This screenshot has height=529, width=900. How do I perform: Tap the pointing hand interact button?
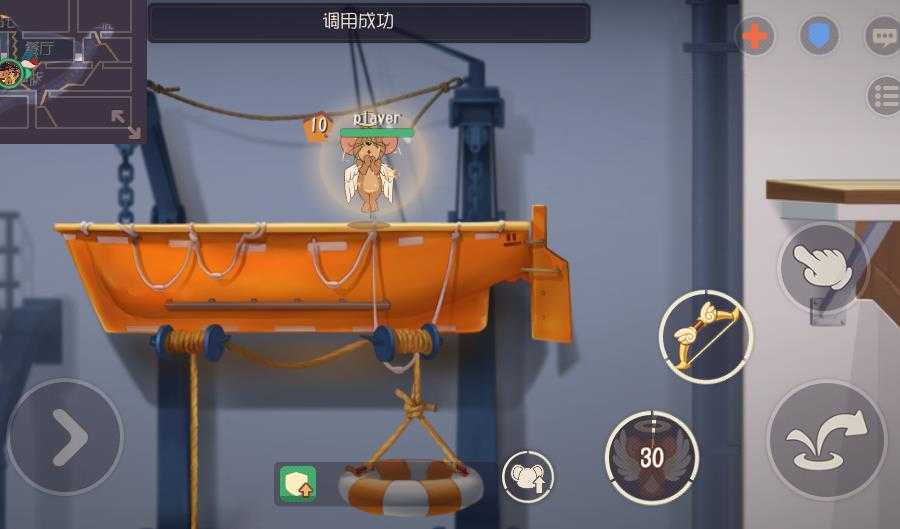pos(823,267)
